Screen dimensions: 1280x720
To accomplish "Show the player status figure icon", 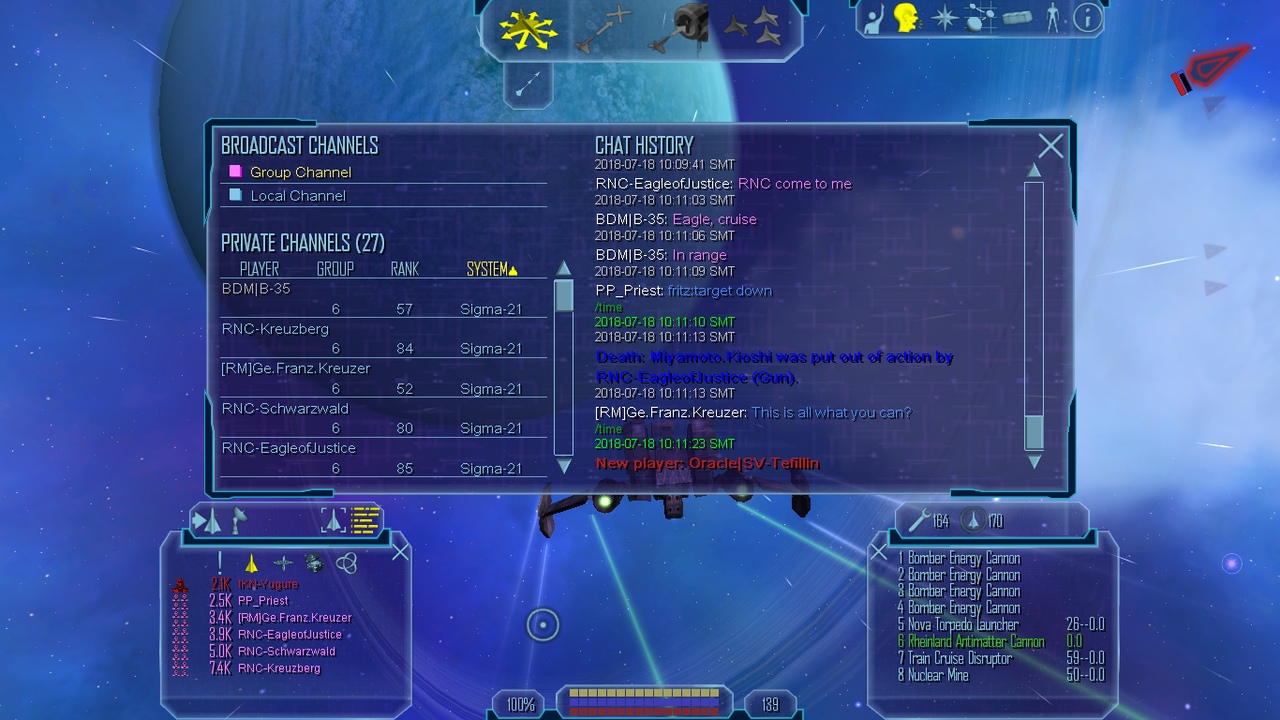I will pyautogui.click(x=1052, y=18).
